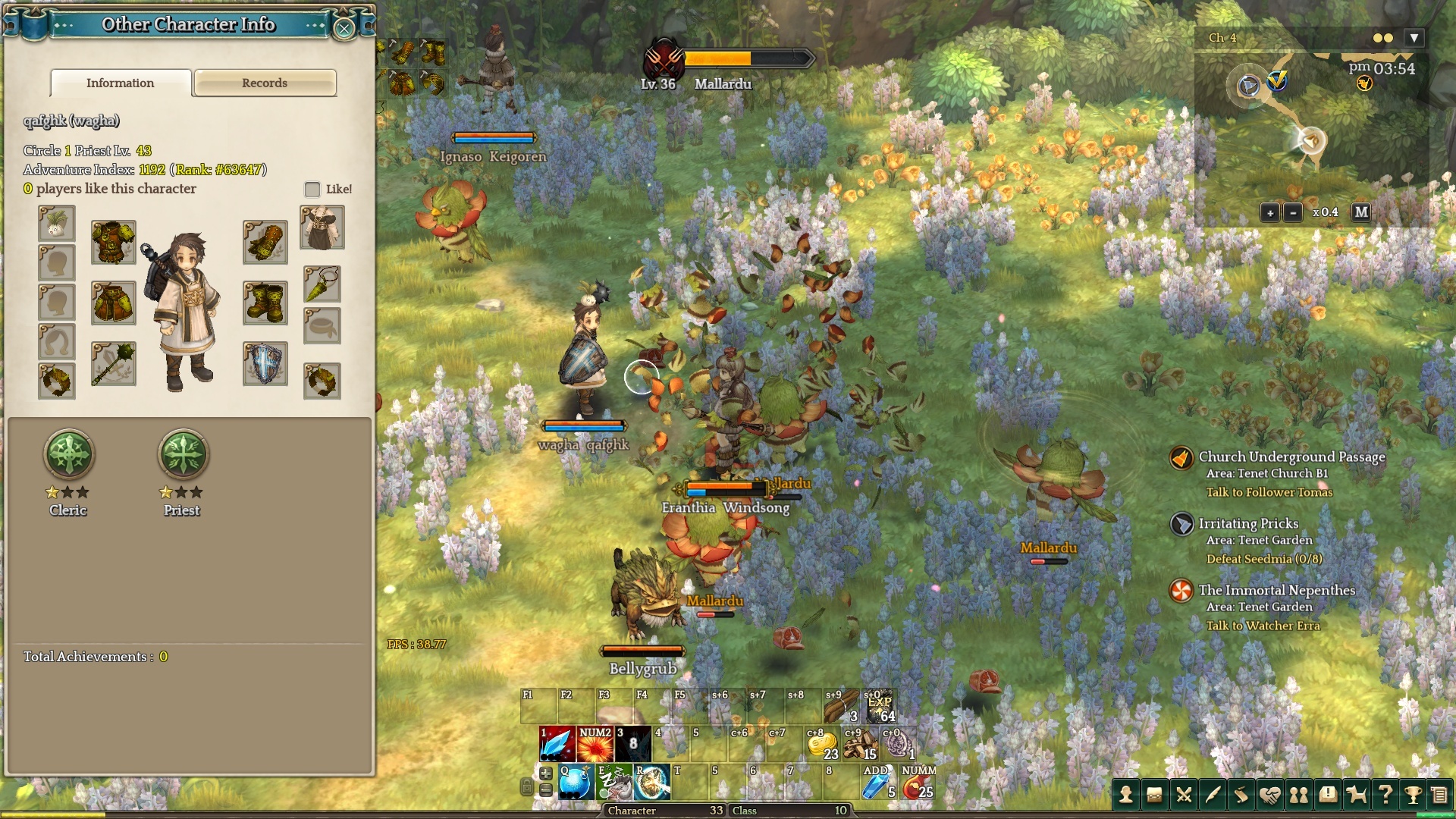1456x819 pixels.
Task: Toggle the hotbar lock icon
Action: point(526,787)
